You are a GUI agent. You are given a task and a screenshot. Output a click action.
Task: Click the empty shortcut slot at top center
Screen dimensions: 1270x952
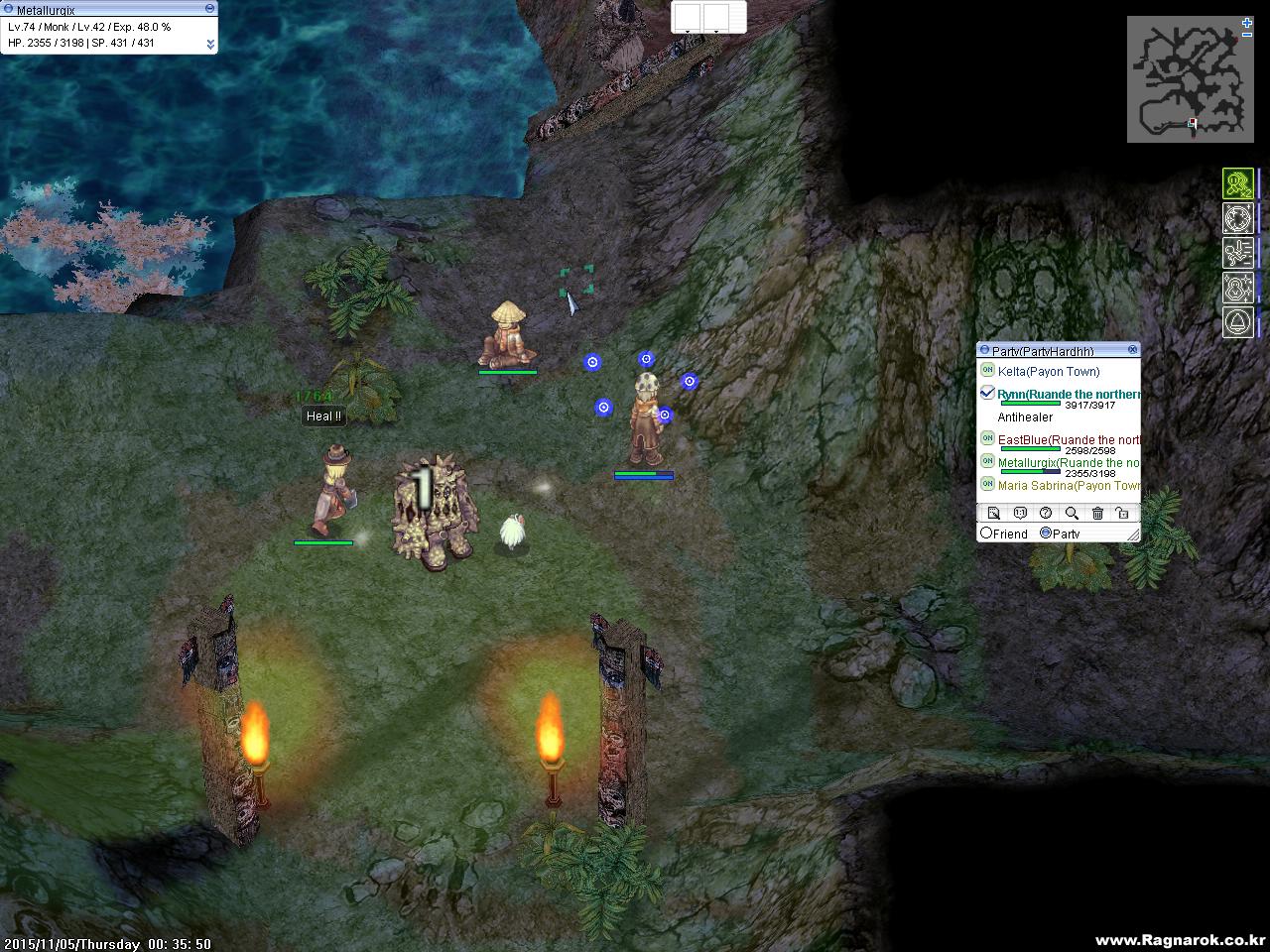(687, 16)
